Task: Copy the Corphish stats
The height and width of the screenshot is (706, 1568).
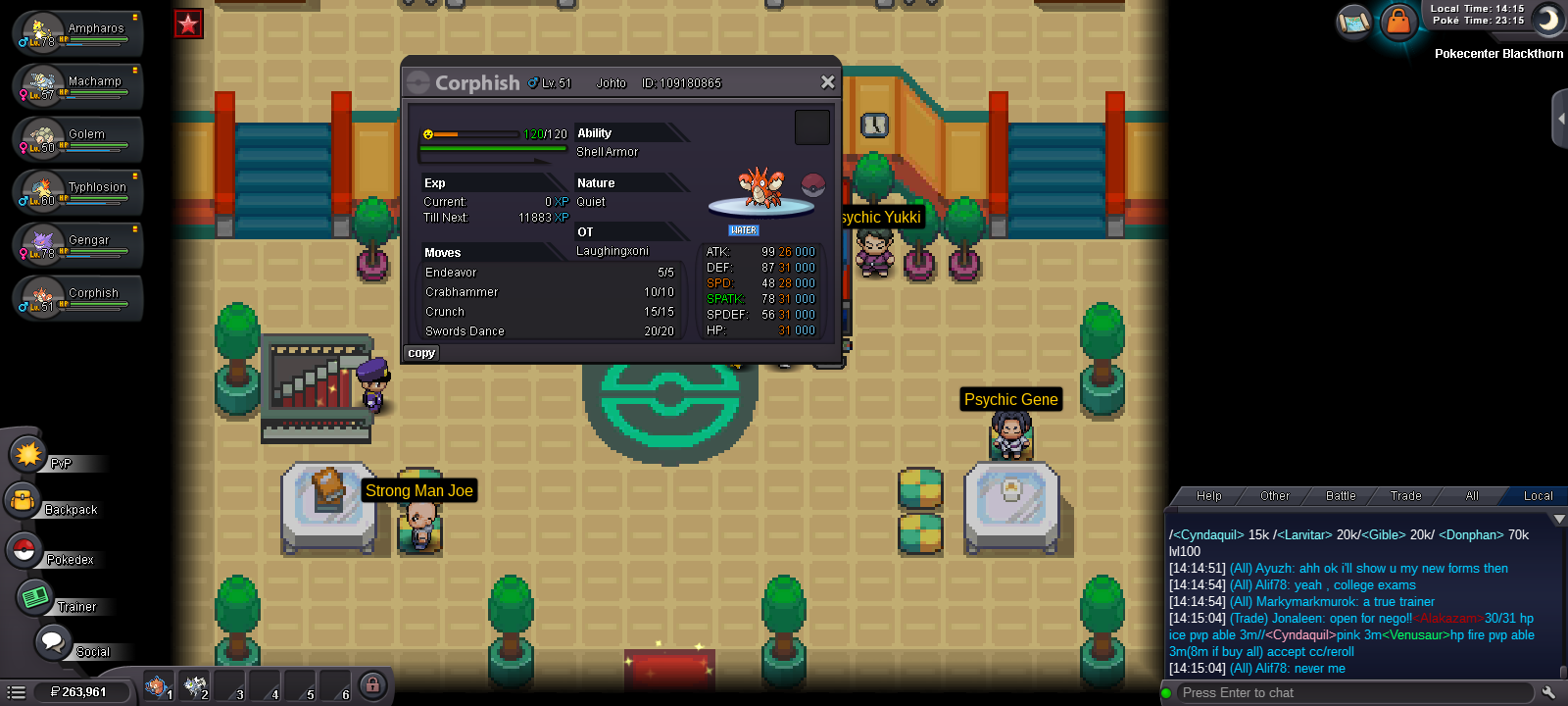Action: tap(421, 353)
